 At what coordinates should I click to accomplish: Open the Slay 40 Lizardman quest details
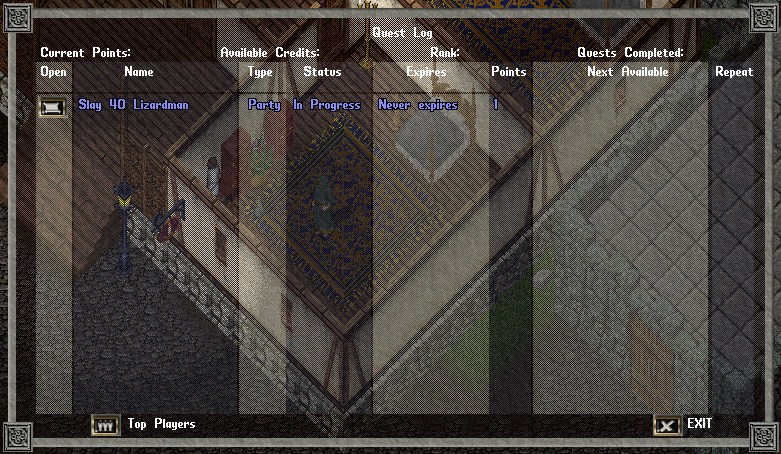53,106
